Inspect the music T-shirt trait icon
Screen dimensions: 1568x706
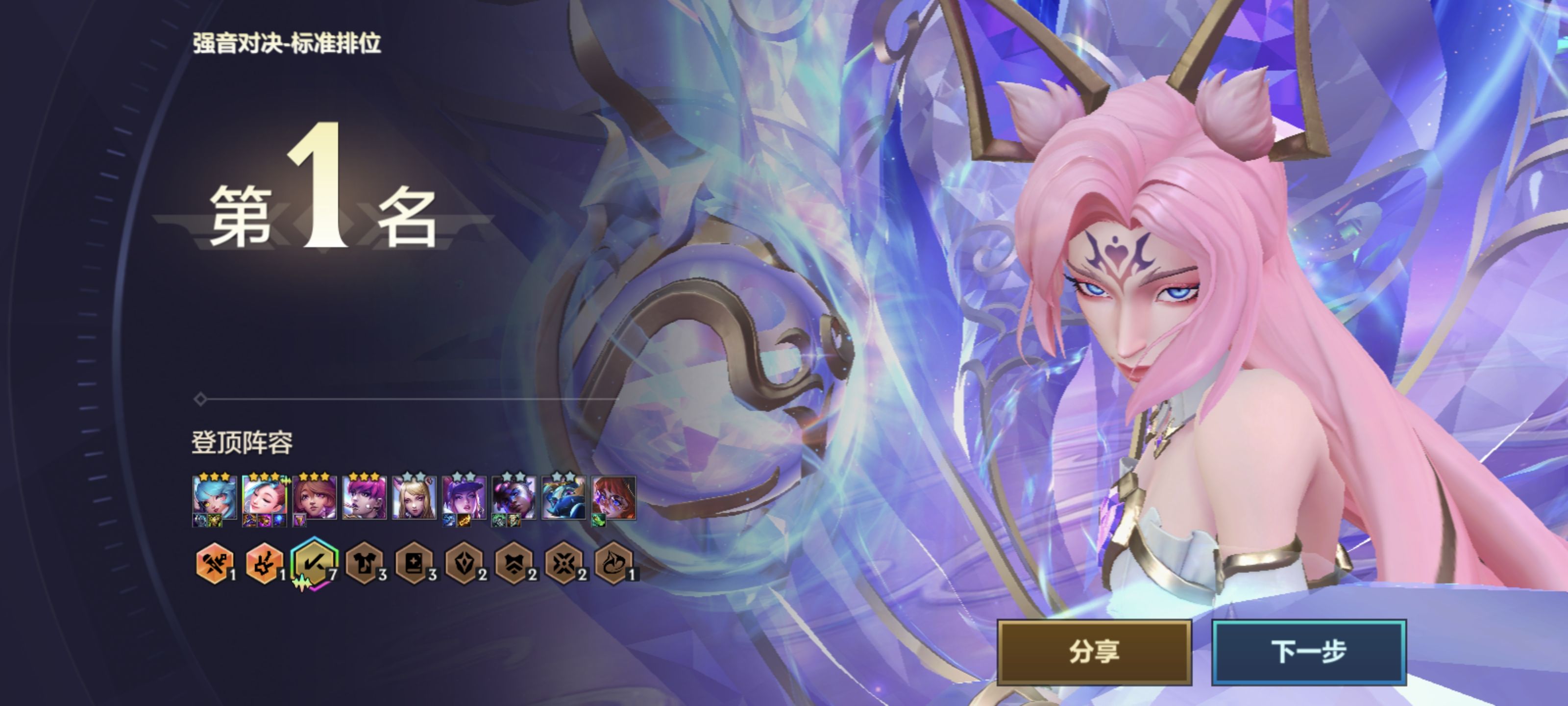coord(364,563)
